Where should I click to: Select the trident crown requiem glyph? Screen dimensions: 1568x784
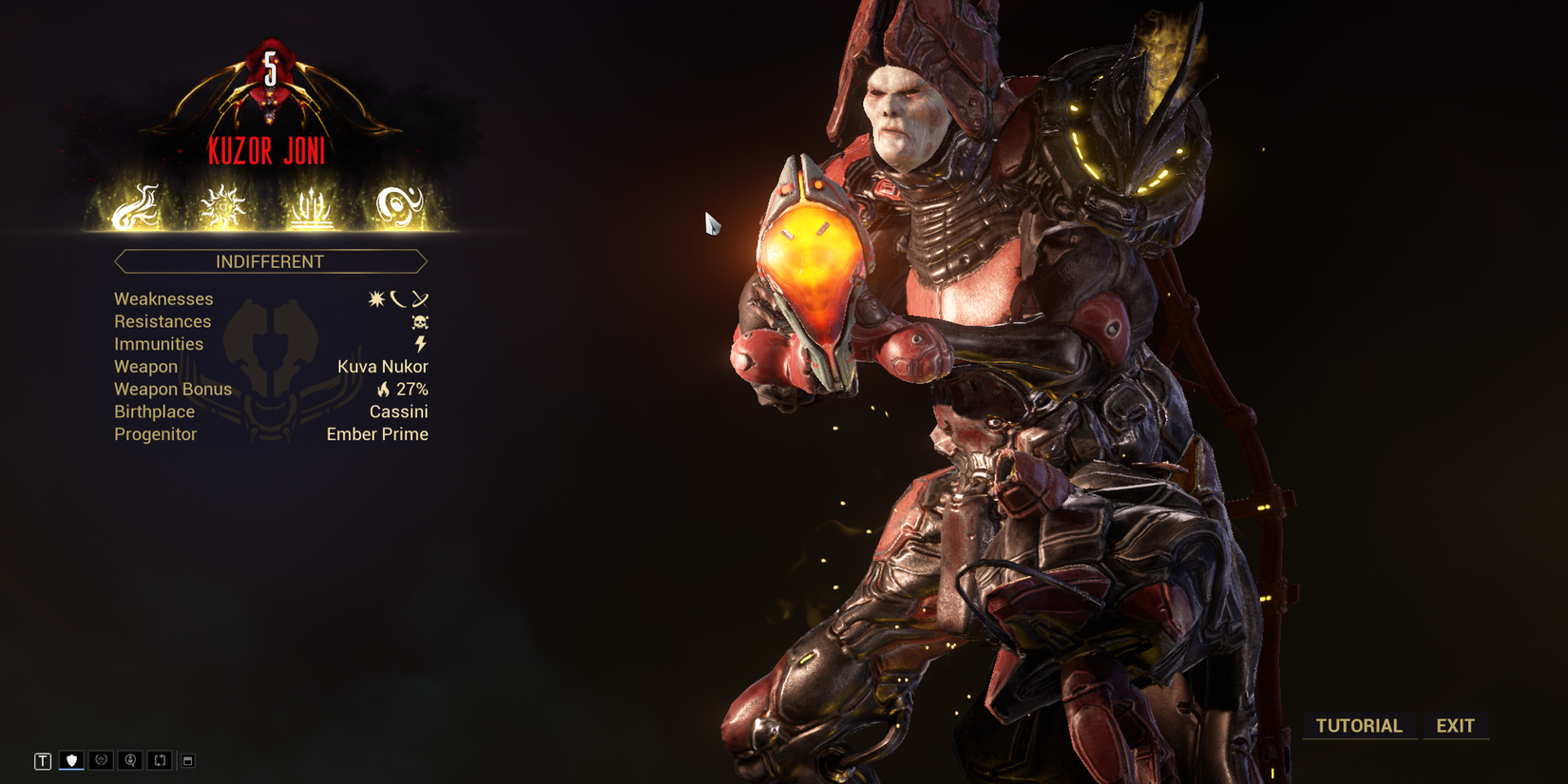point(312,207)
